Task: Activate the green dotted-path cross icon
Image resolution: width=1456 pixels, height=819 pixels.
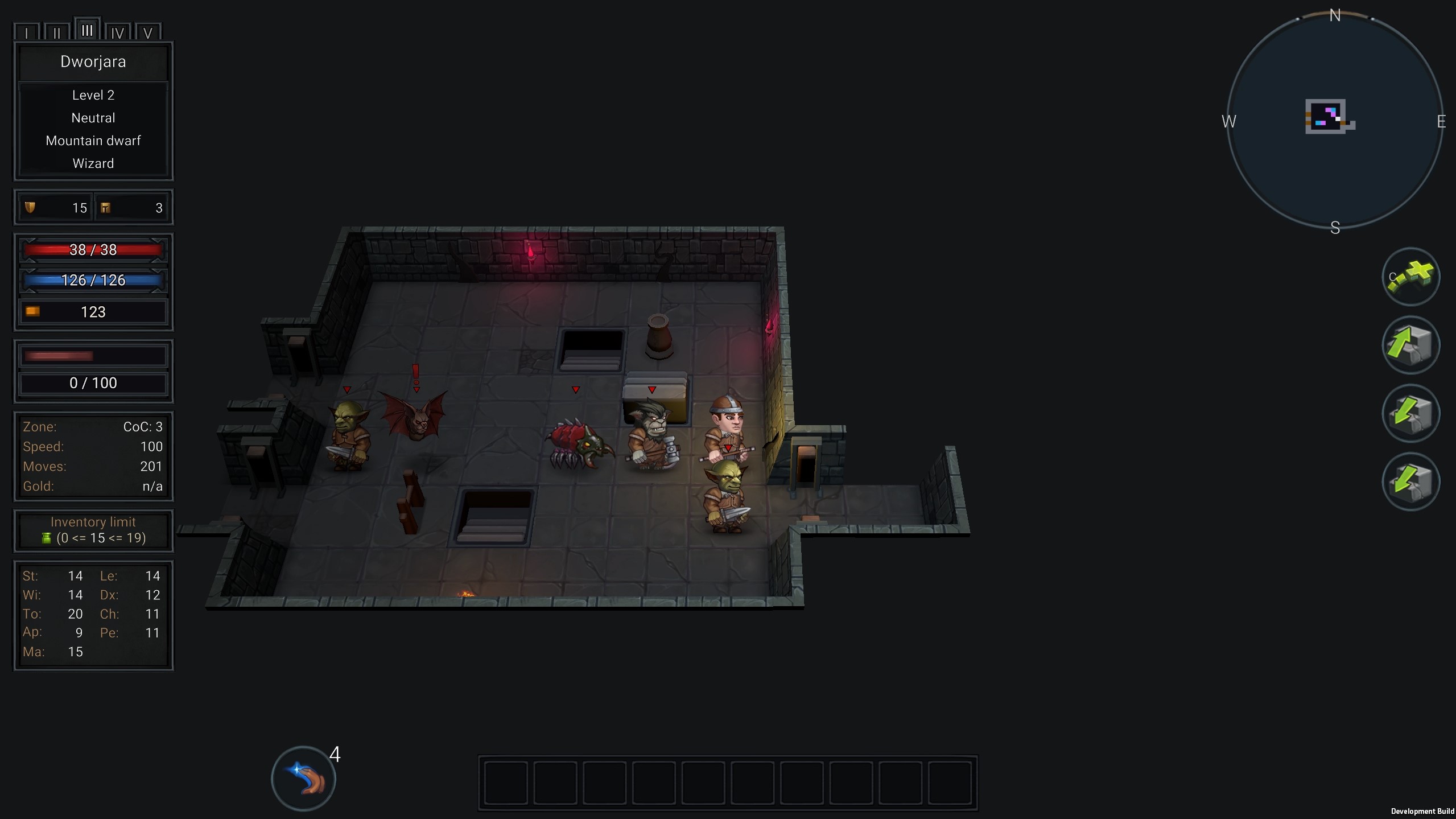Action: click(x=1410, y=277)
